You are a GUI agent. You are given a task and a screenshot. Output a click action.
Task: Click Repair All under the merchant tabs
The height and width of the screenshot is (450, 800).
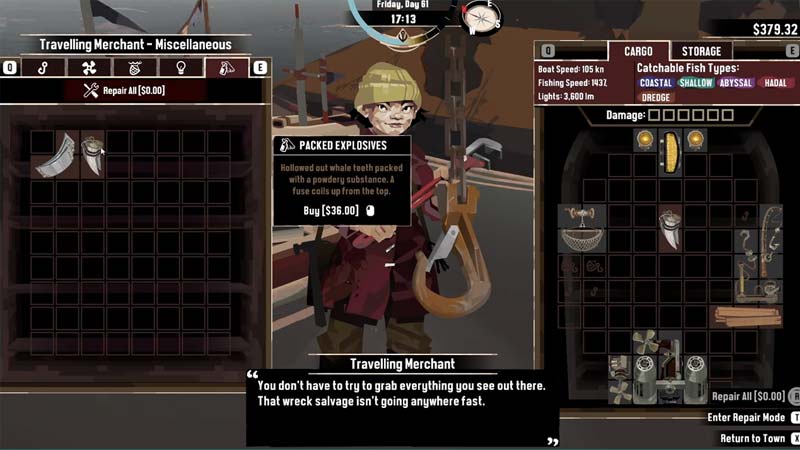click(x=124, y=91)
